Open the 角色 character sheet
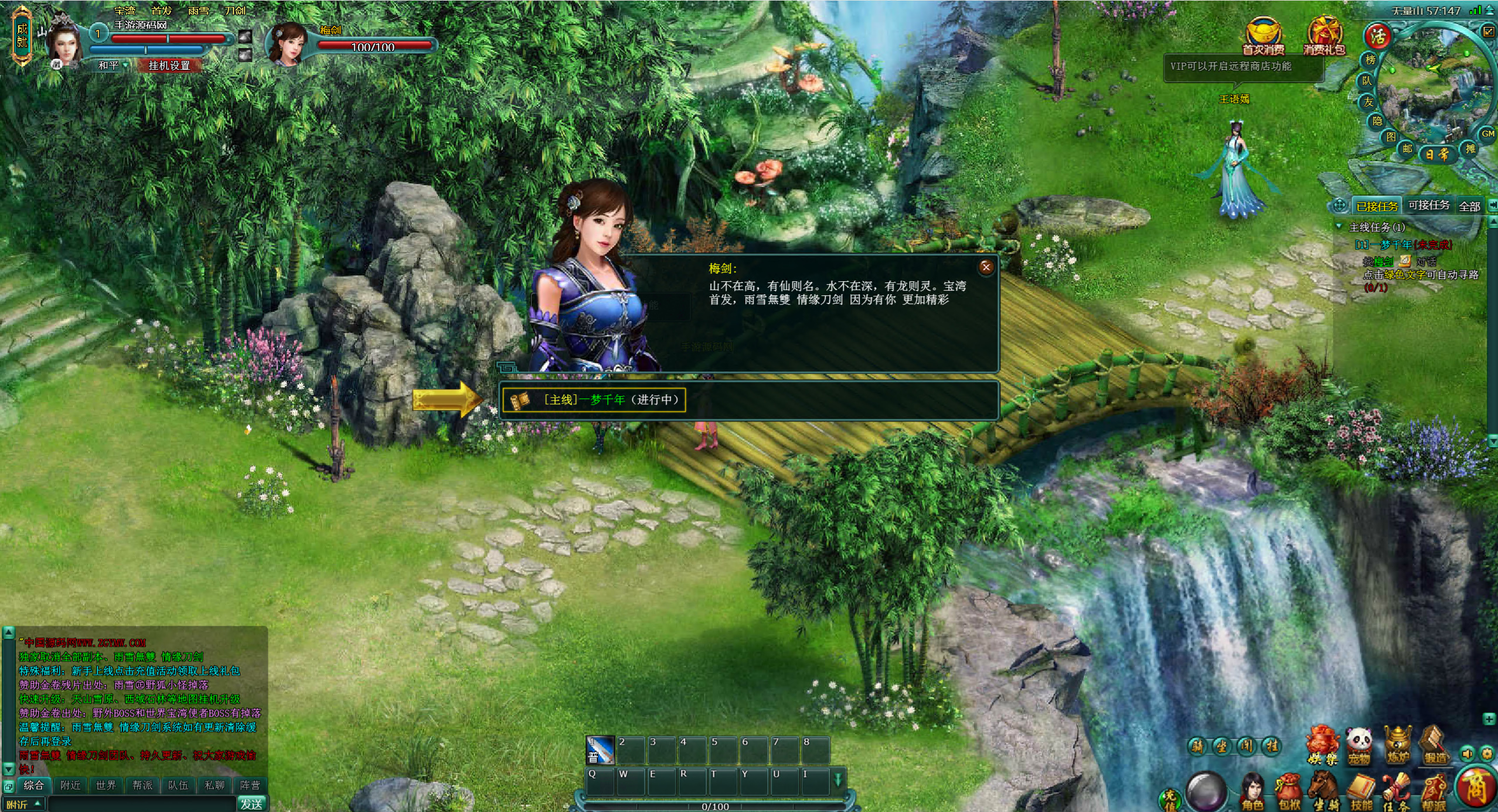 [x=1252, y=791]
